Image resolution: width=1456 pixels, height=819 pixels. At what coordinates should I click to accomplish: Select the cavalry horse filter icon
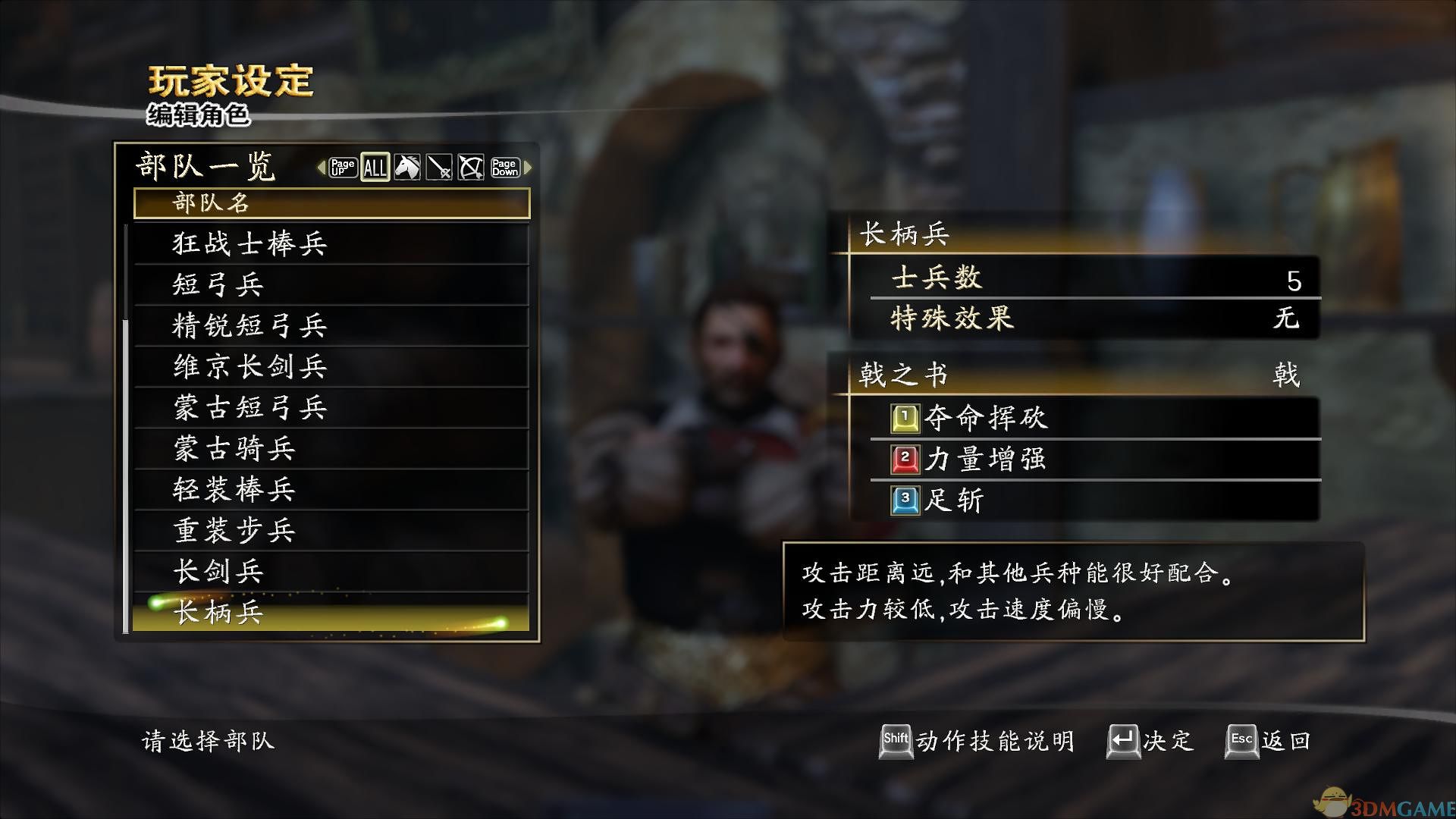coord(408,167)
